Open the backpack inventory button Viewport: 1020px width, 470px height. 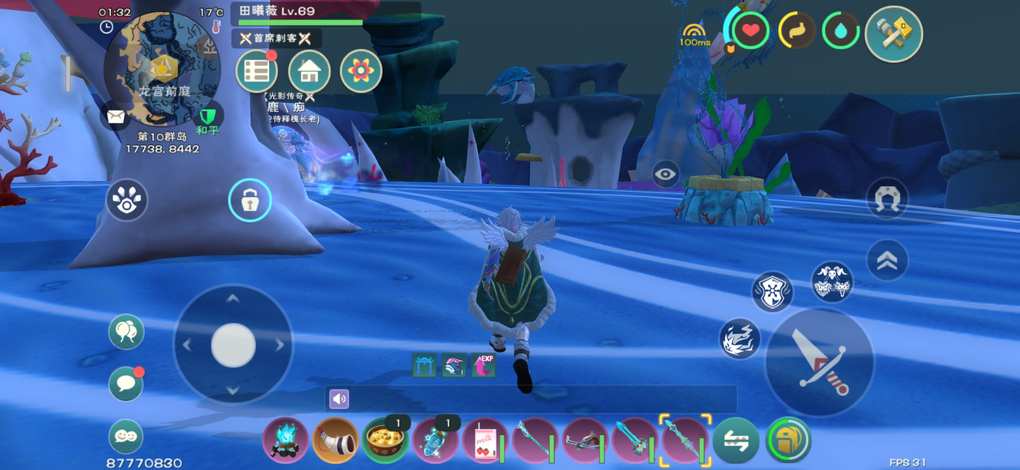pos(788,439)
